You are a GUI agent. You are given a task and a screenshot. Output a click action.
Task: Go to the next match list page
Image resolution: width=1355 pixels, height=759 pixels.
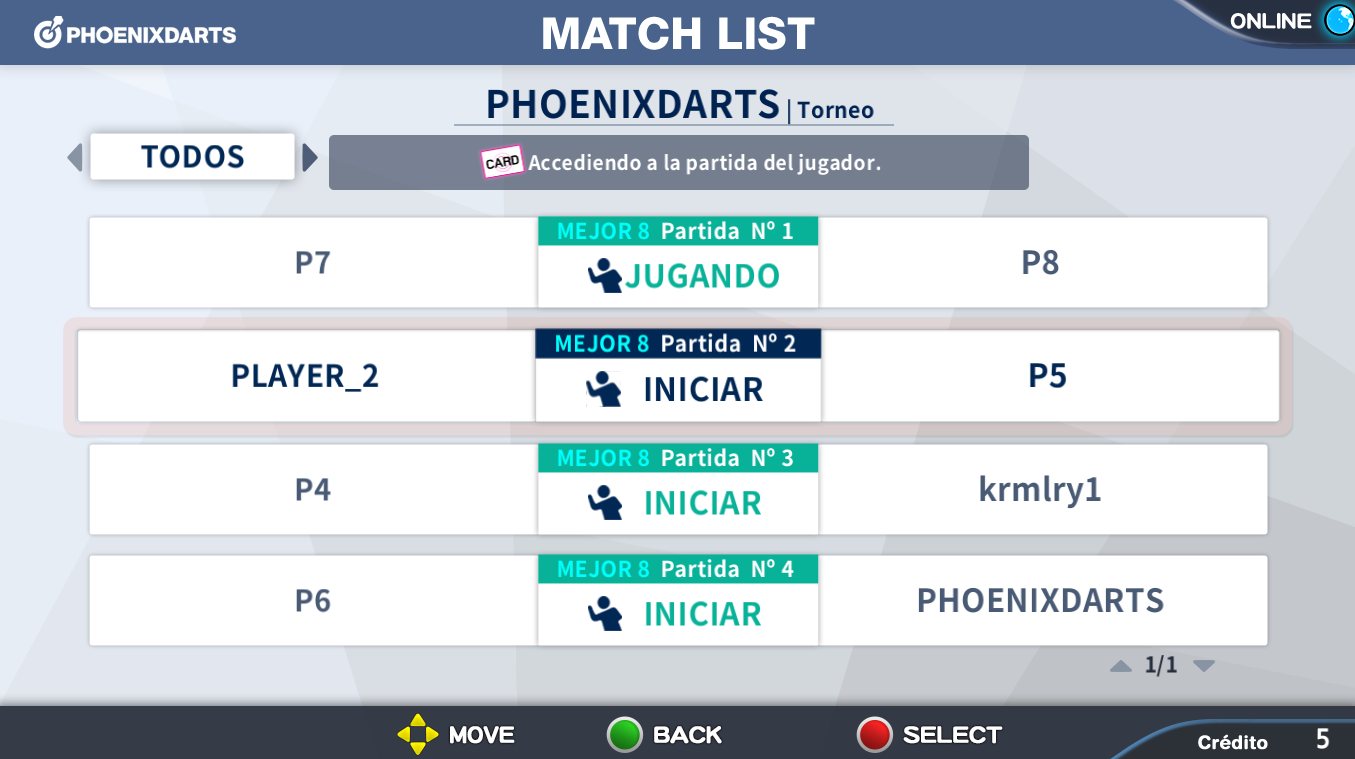pos(1204,666)
